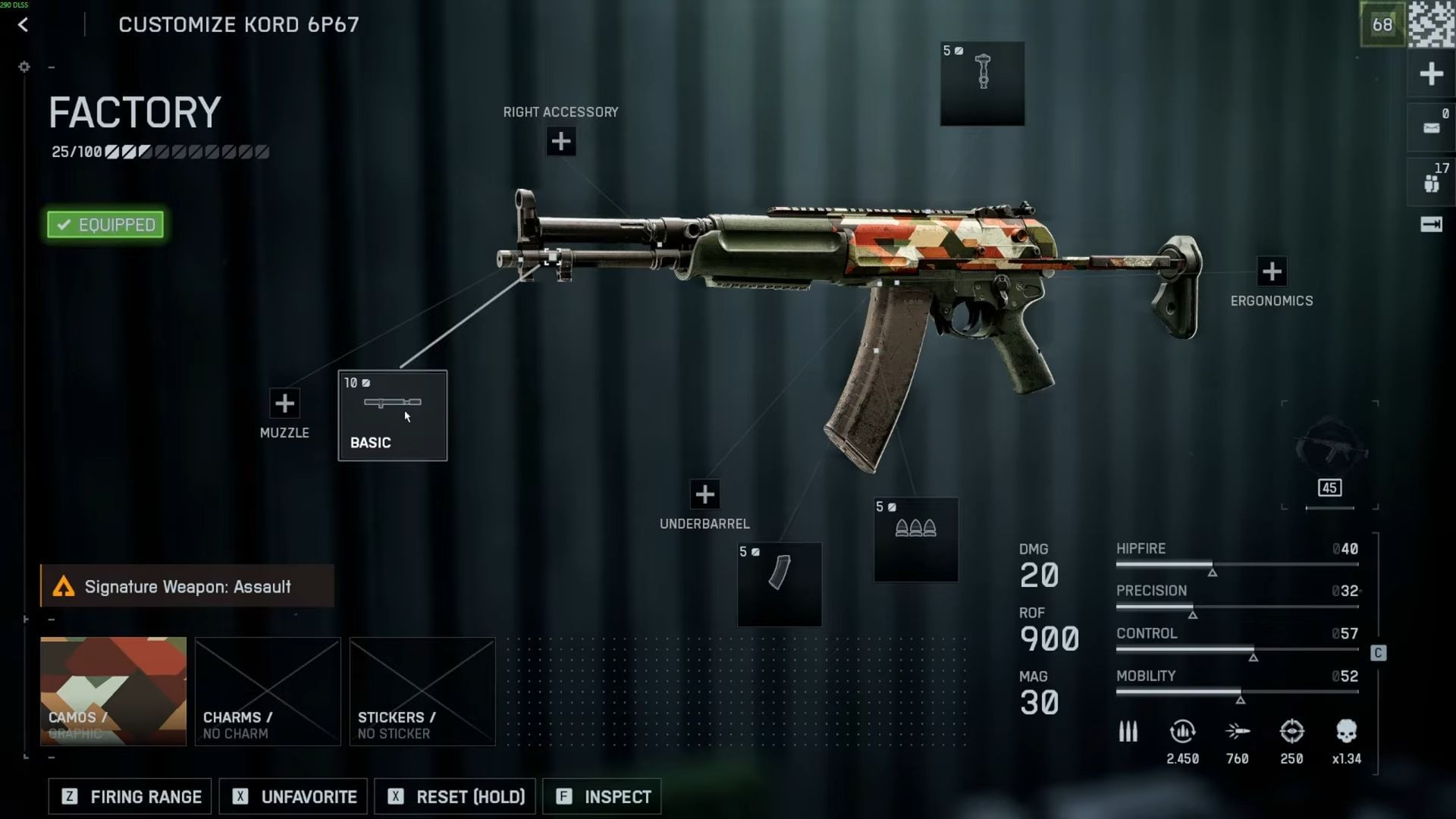Toggle the Equipped state of the weapon

pos(105,224)
